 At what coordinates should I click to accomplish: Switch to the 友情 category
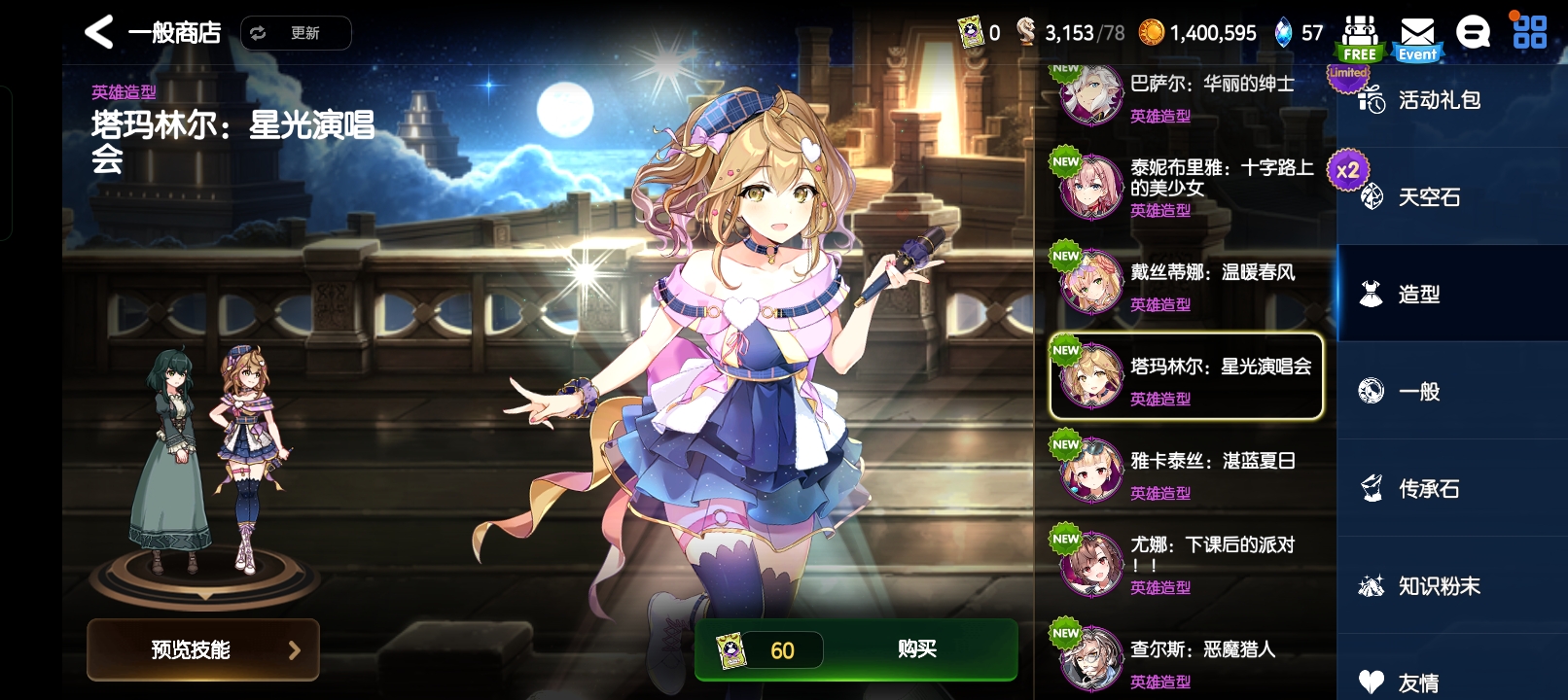tap(1420, 681)
